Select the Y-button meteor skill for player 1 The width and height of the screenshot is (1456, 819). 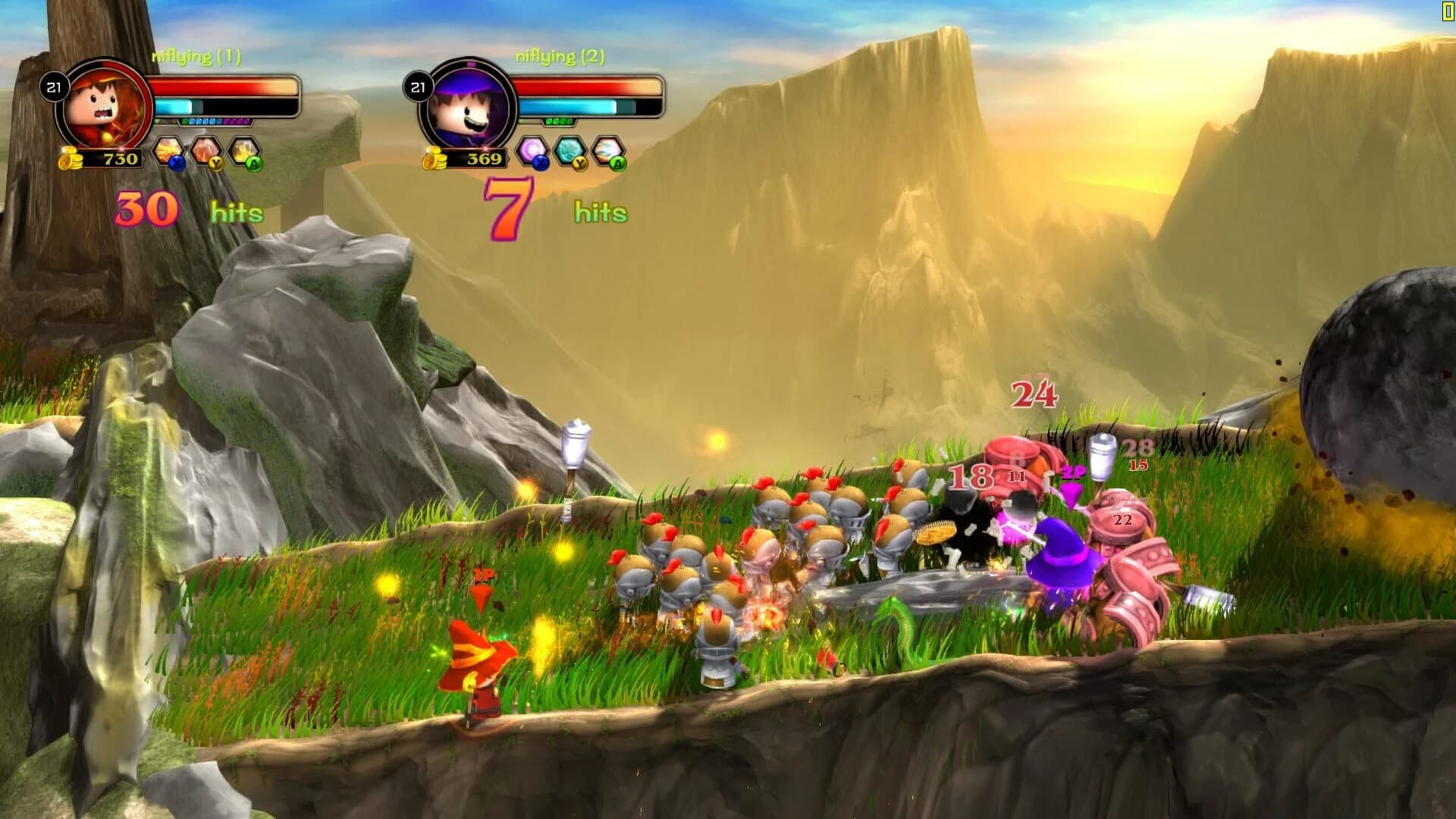click(207, 150)
